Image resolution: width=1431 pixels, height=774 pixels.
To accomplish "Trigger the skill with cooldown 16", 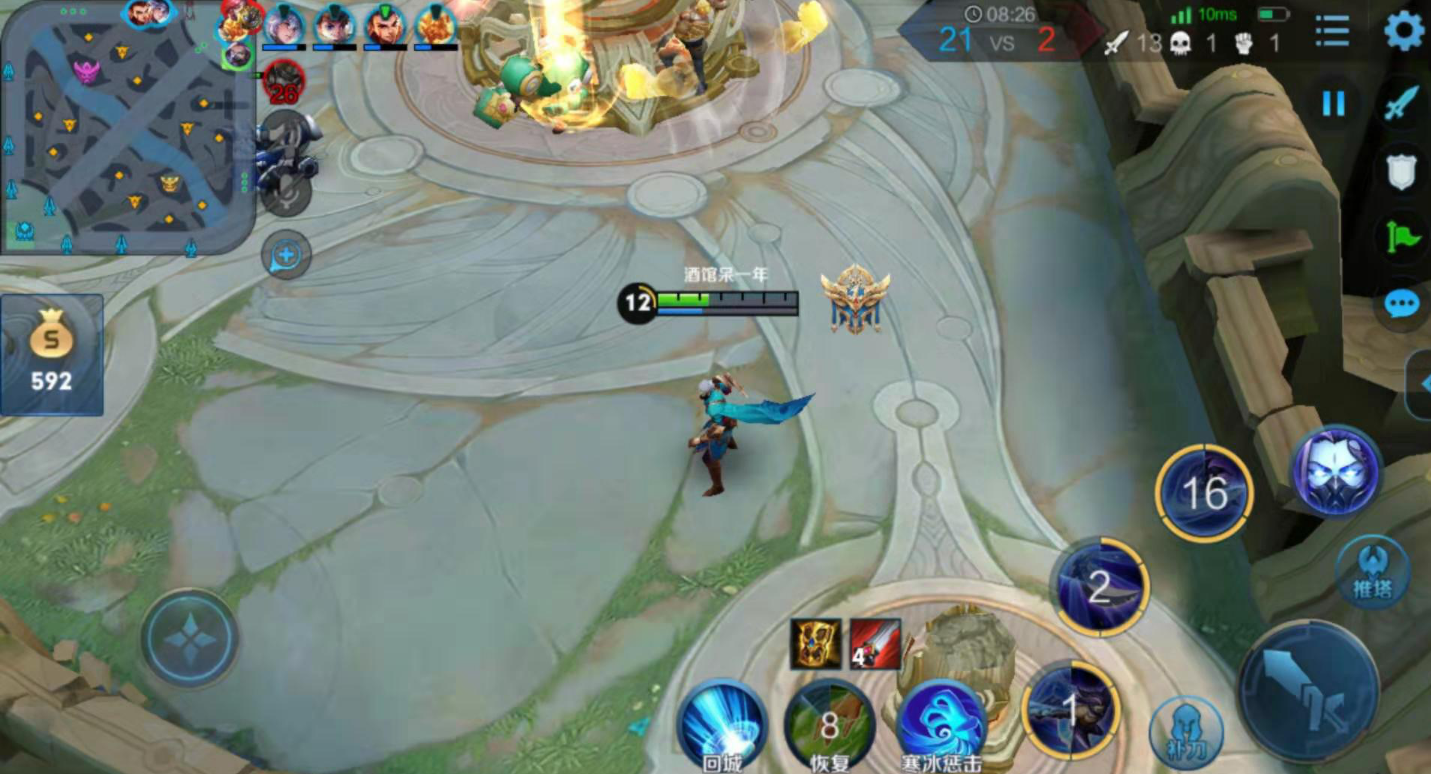I will (1204, 493).
